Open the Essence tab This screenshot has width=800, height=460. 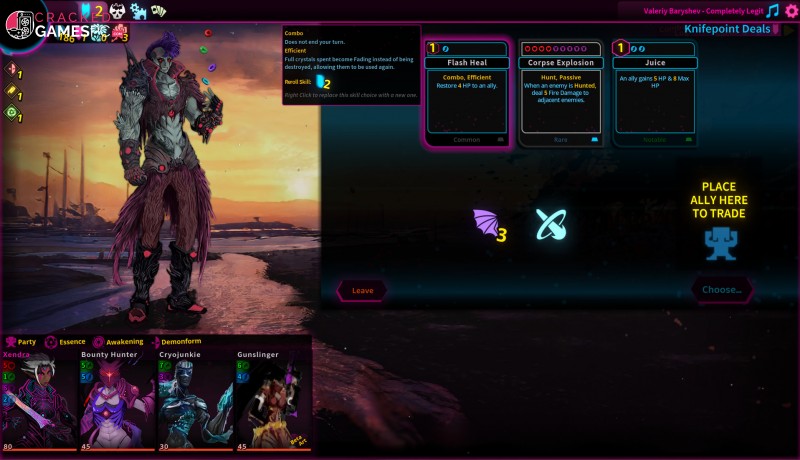64,341
